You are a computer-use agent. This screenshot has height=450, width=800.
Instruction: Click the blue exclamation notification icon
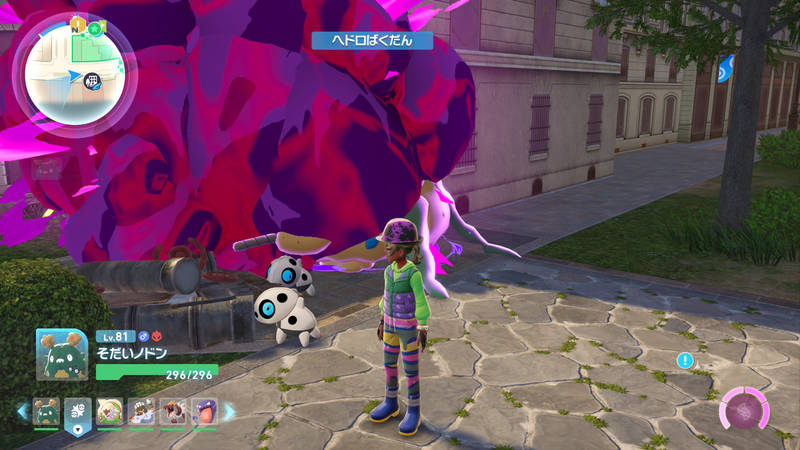684,360
